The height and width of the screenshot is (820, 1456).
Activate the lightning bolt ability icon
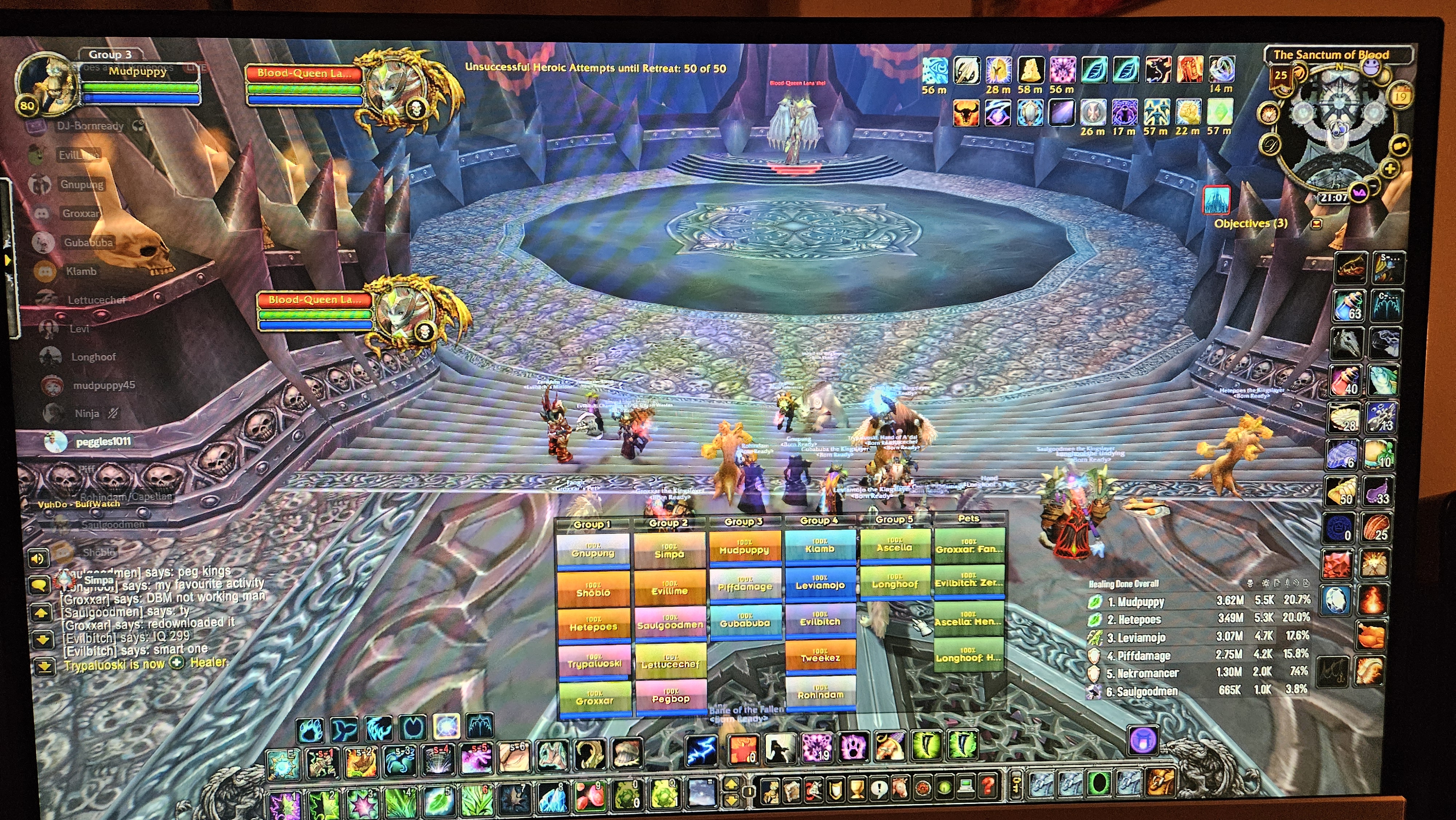(x=701, y=750)
